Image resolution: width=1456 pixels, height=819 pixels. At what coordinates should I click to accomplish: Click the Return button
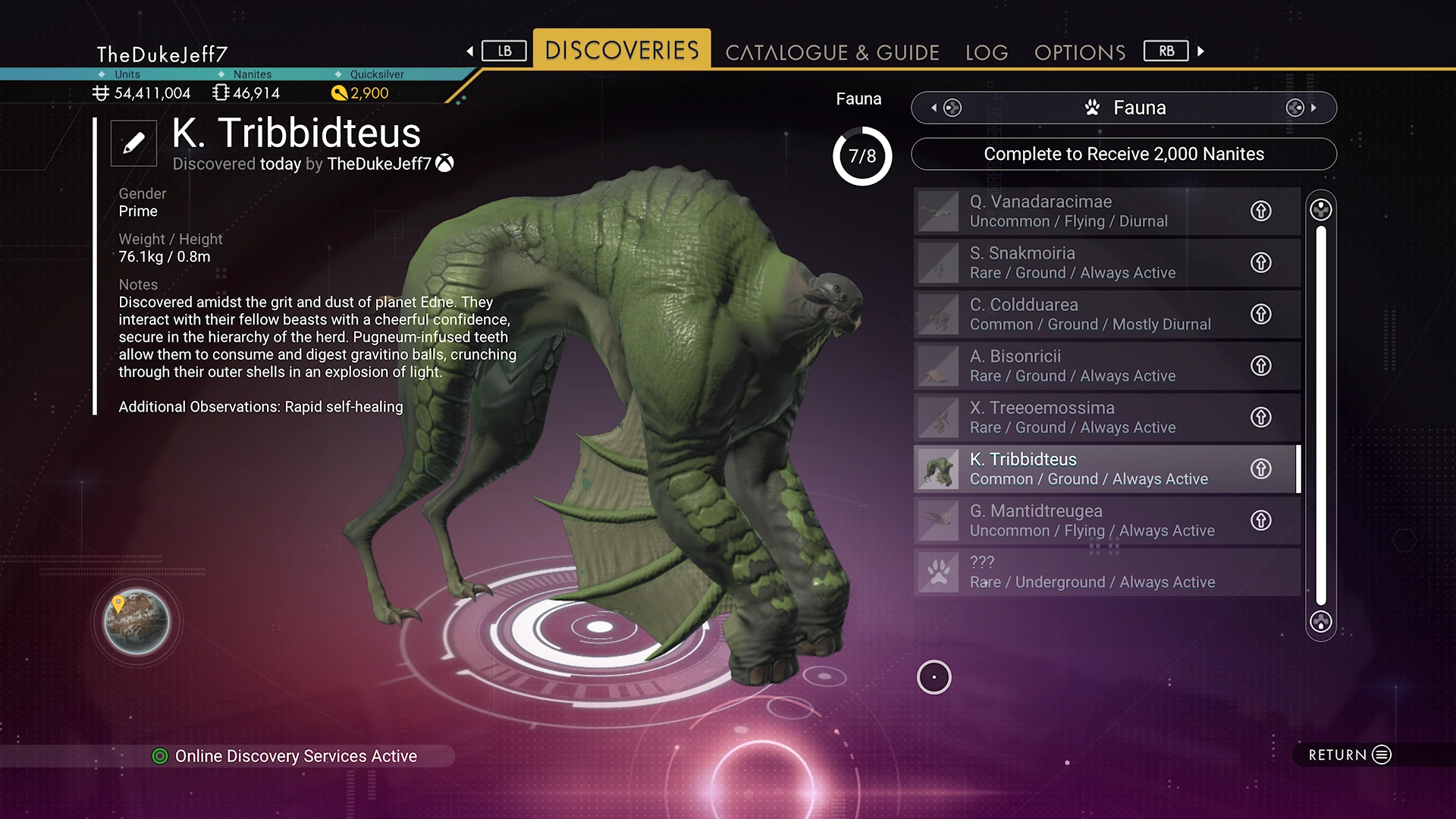[x=1350, y=755]
